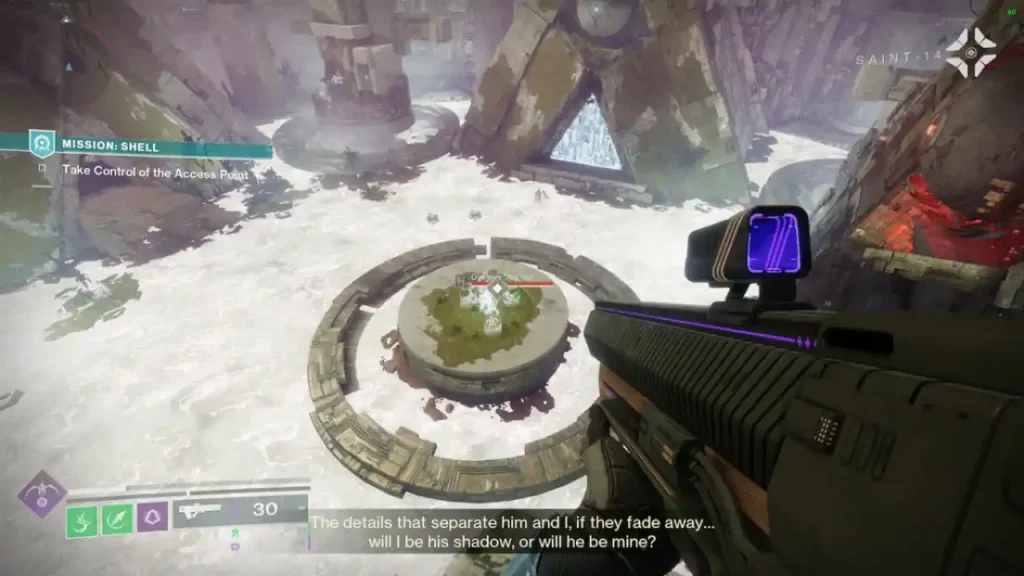The height and width of the screenshot is (576, 1024).
Task: Use the green grenade ability icon
Action: click(117, 519)
